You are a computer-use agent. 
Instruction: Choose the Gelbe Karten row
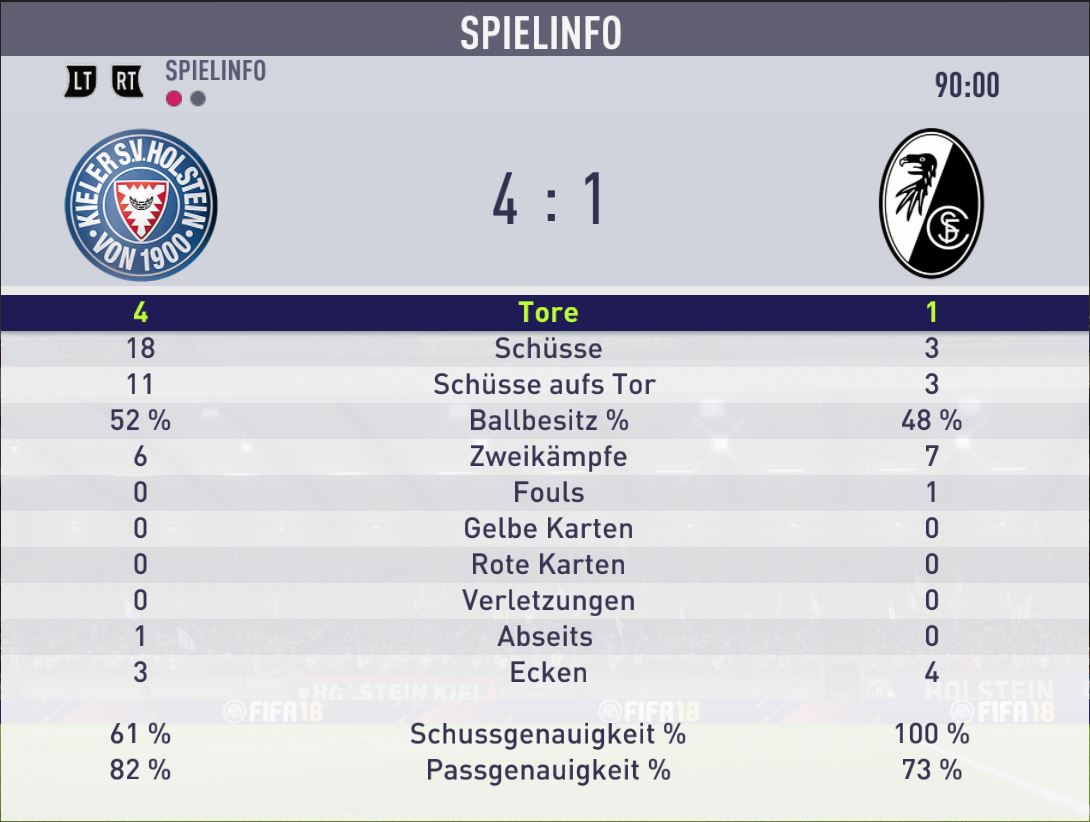(547, 528)
